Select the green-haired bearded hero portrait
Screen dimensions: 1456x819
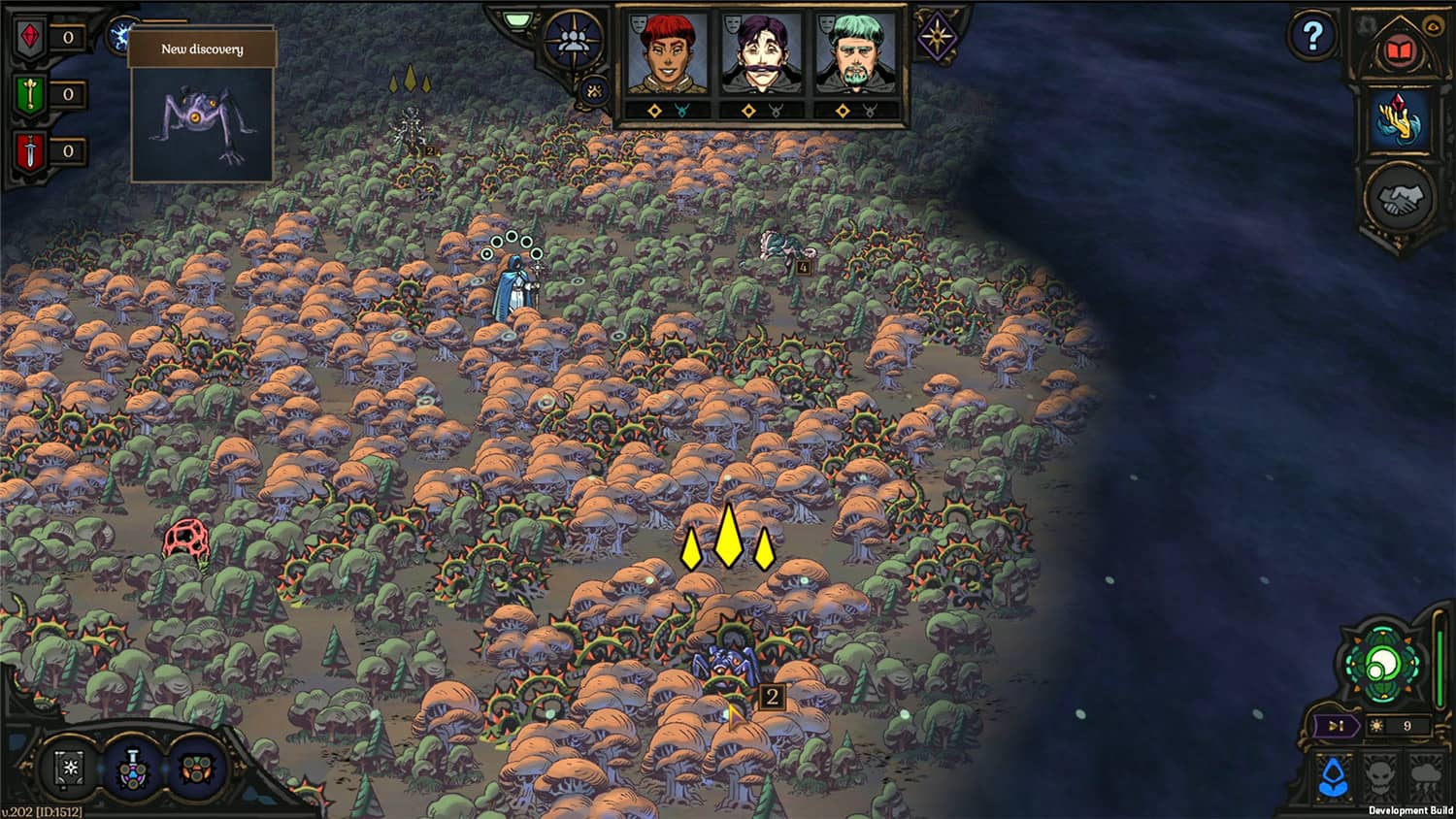855,56
